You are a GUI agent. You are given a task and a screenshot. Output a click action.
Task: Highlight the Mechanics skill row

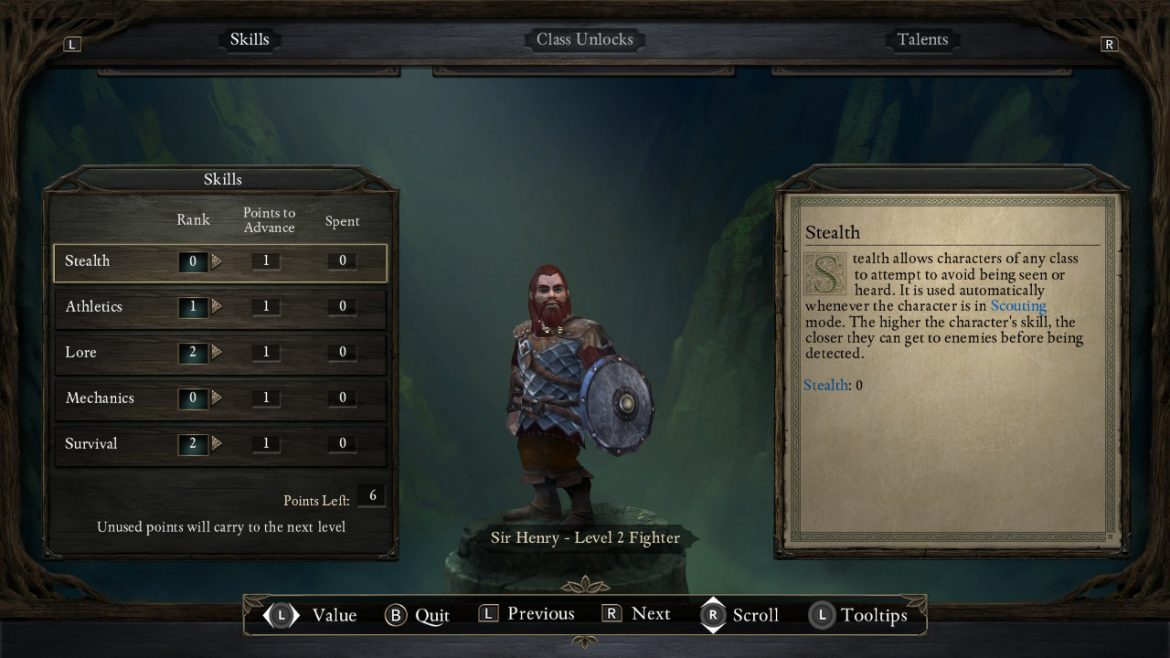pos(100,398)
